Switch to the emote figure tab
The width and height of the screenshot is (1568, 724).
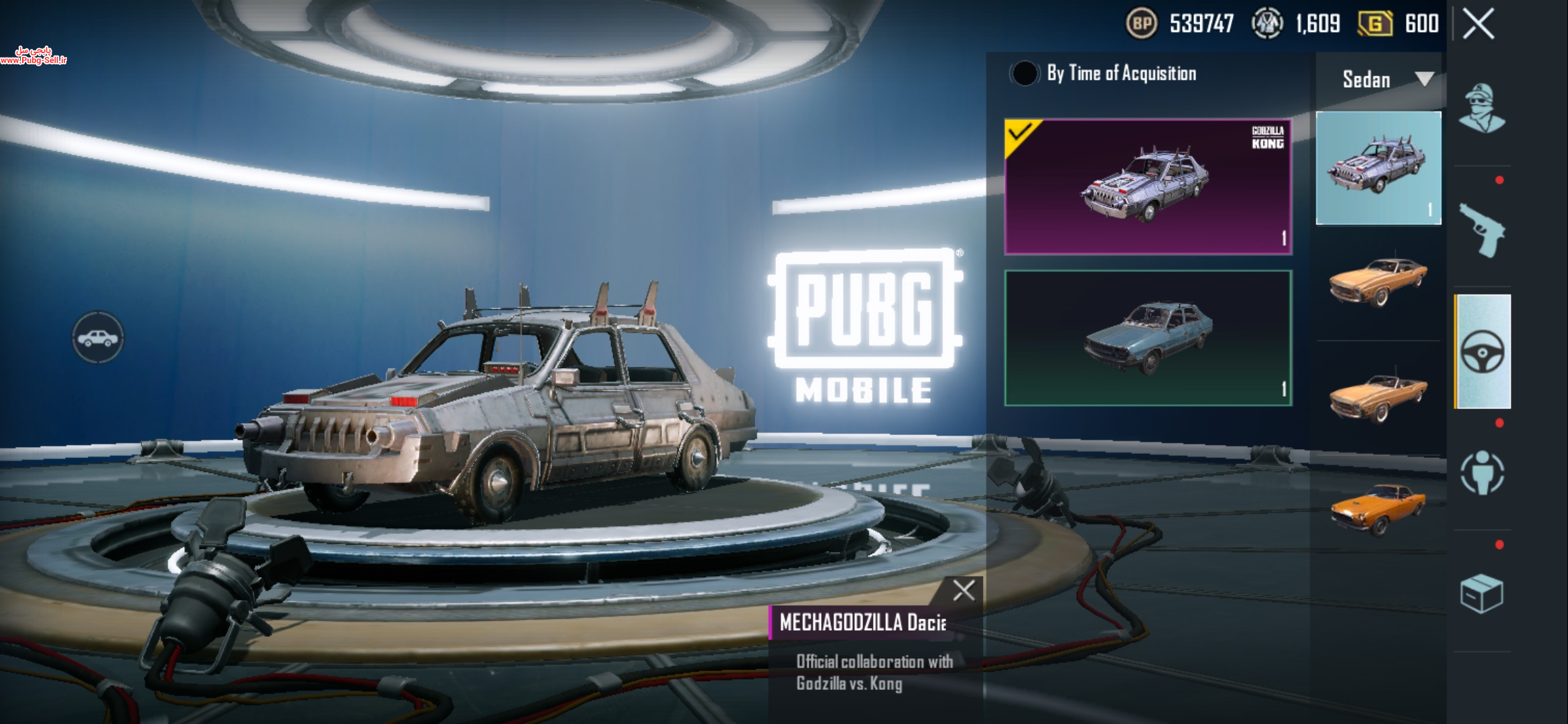(1482, 473)
